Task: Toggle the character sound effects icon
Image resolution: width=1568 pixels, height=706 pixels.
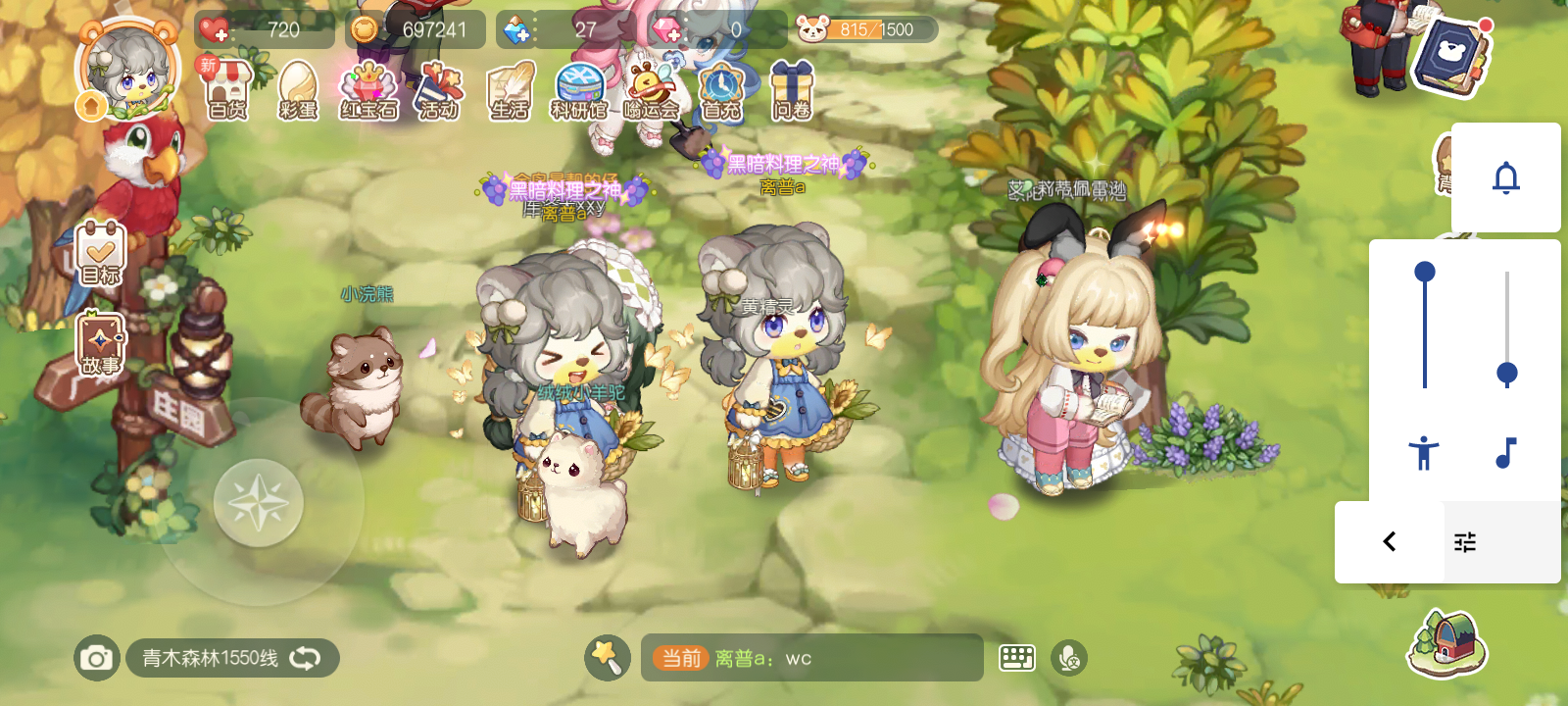Action: (1424, 451)
